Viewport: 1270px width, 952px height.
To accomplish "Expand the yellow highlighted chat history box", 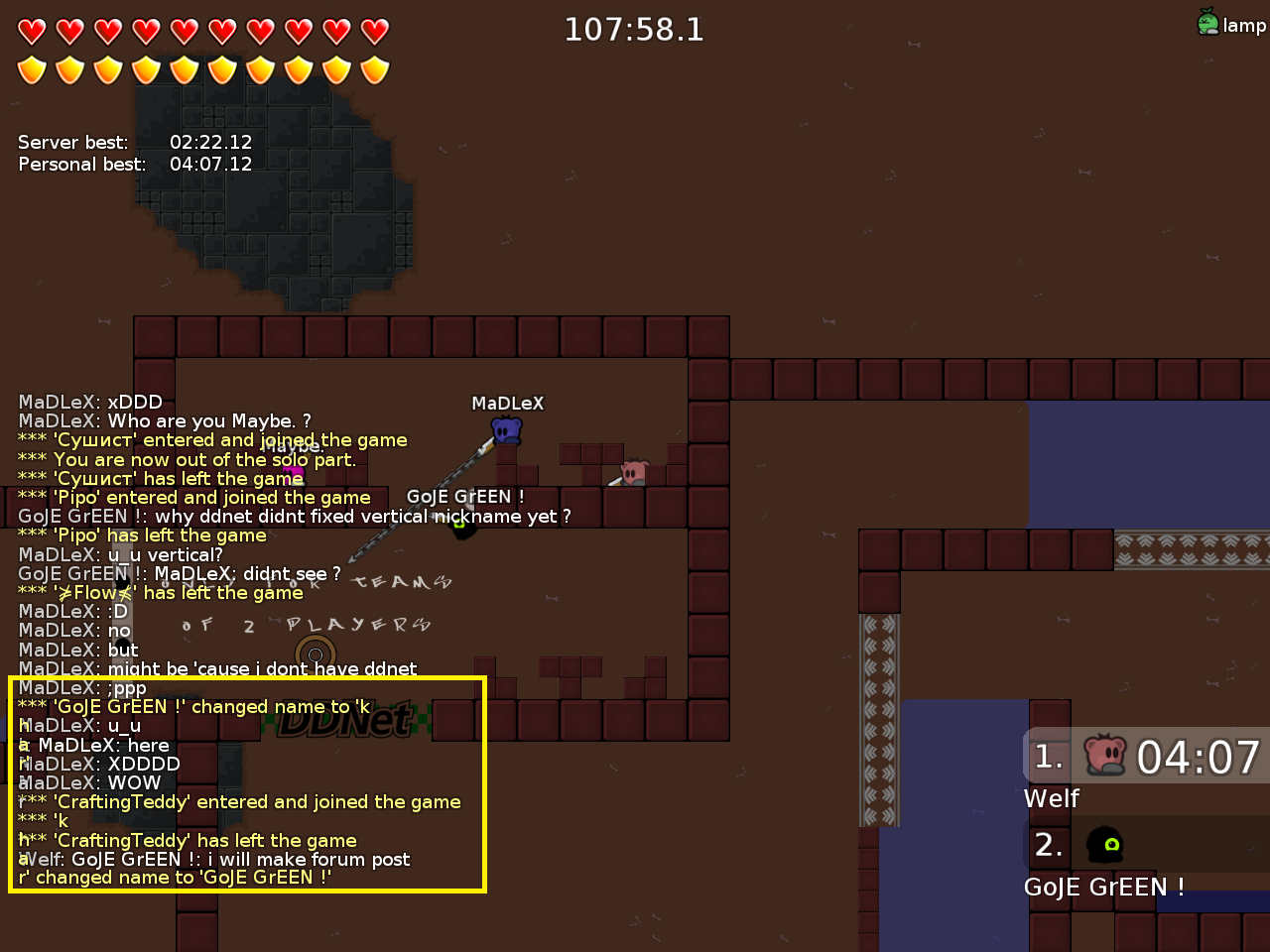I will [x=245, y=785].
